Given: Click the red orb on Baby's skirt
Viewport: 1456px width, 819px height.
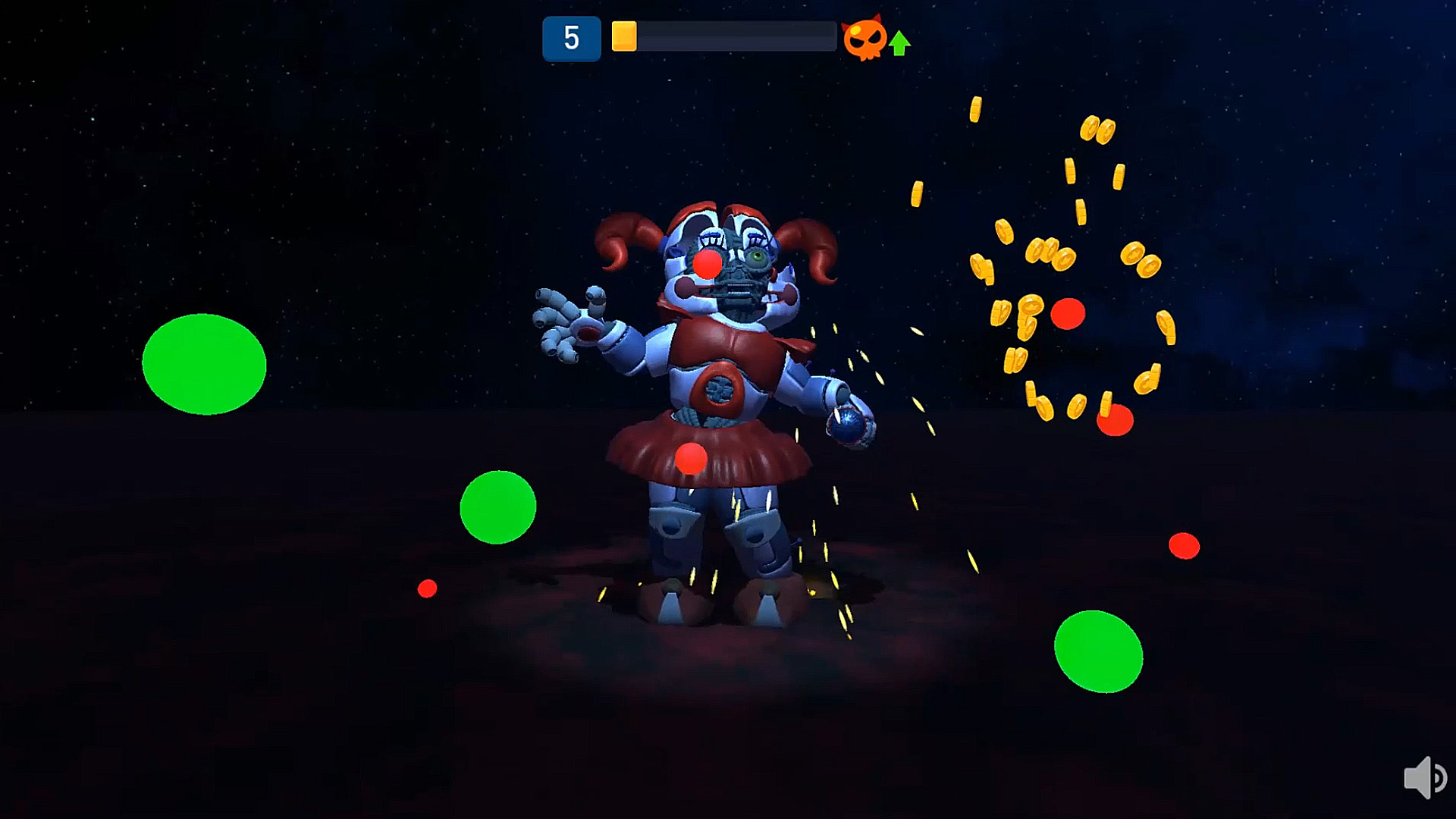Looking at the screenshot, I should click(x=691, y=458).
